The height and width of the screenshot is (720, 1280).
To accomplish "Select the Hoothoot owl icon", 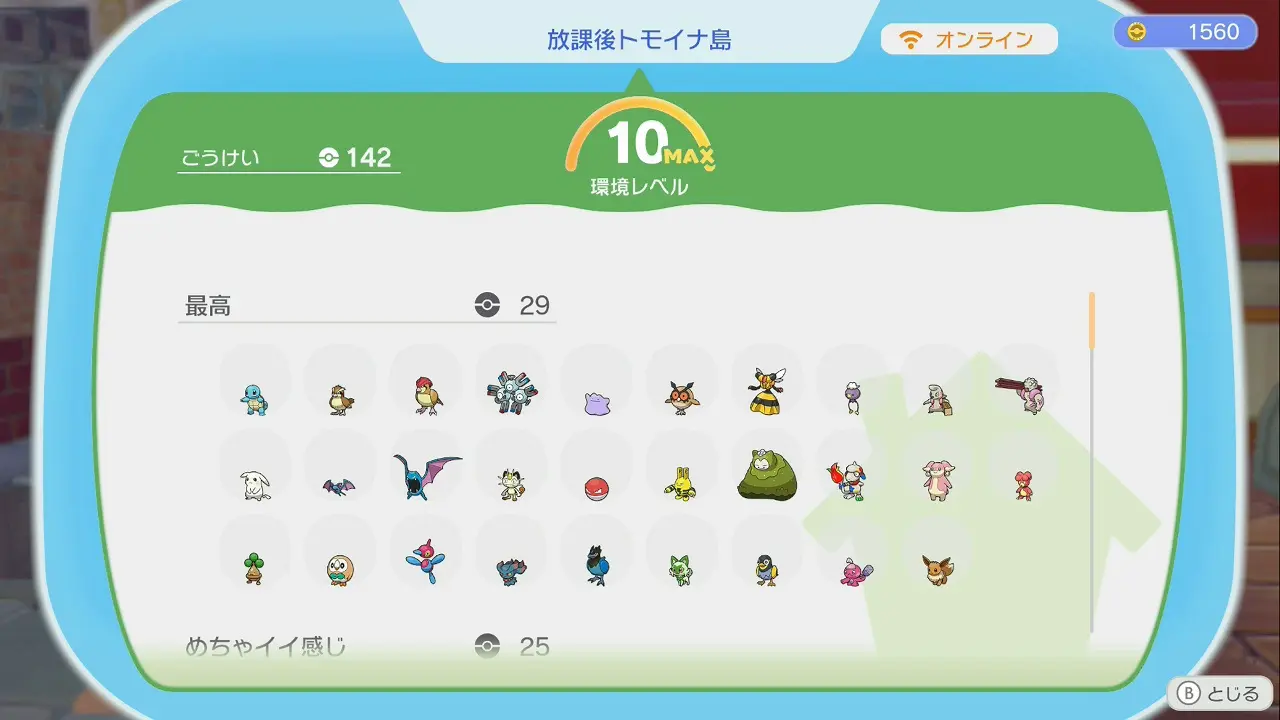I will pyautogui.click(x=681, y=397).
